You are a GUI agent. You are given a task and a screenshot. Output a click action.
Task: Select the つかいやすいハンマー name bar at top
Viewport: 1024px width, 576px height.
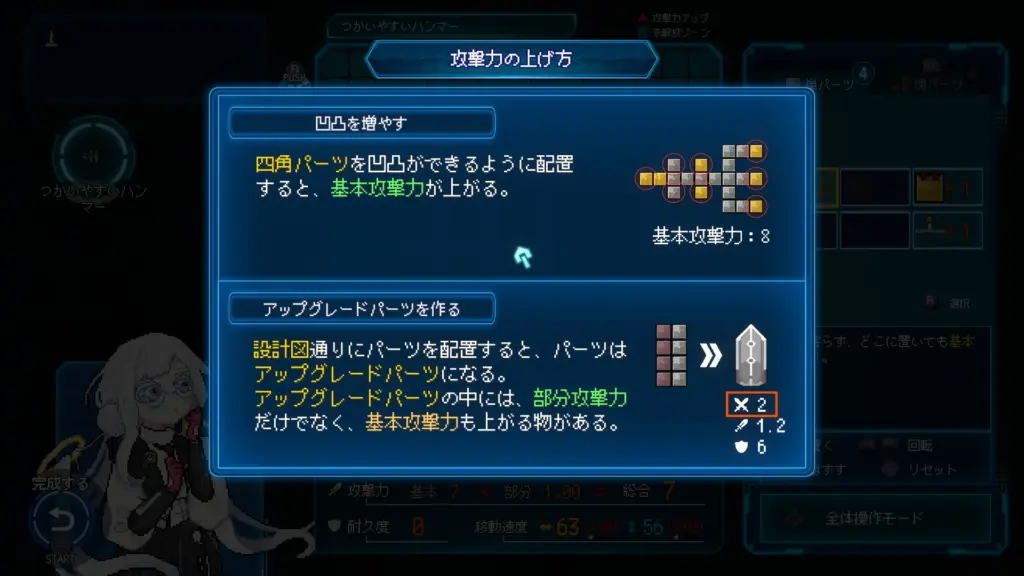pyautogui.click(x=452, y=25)
